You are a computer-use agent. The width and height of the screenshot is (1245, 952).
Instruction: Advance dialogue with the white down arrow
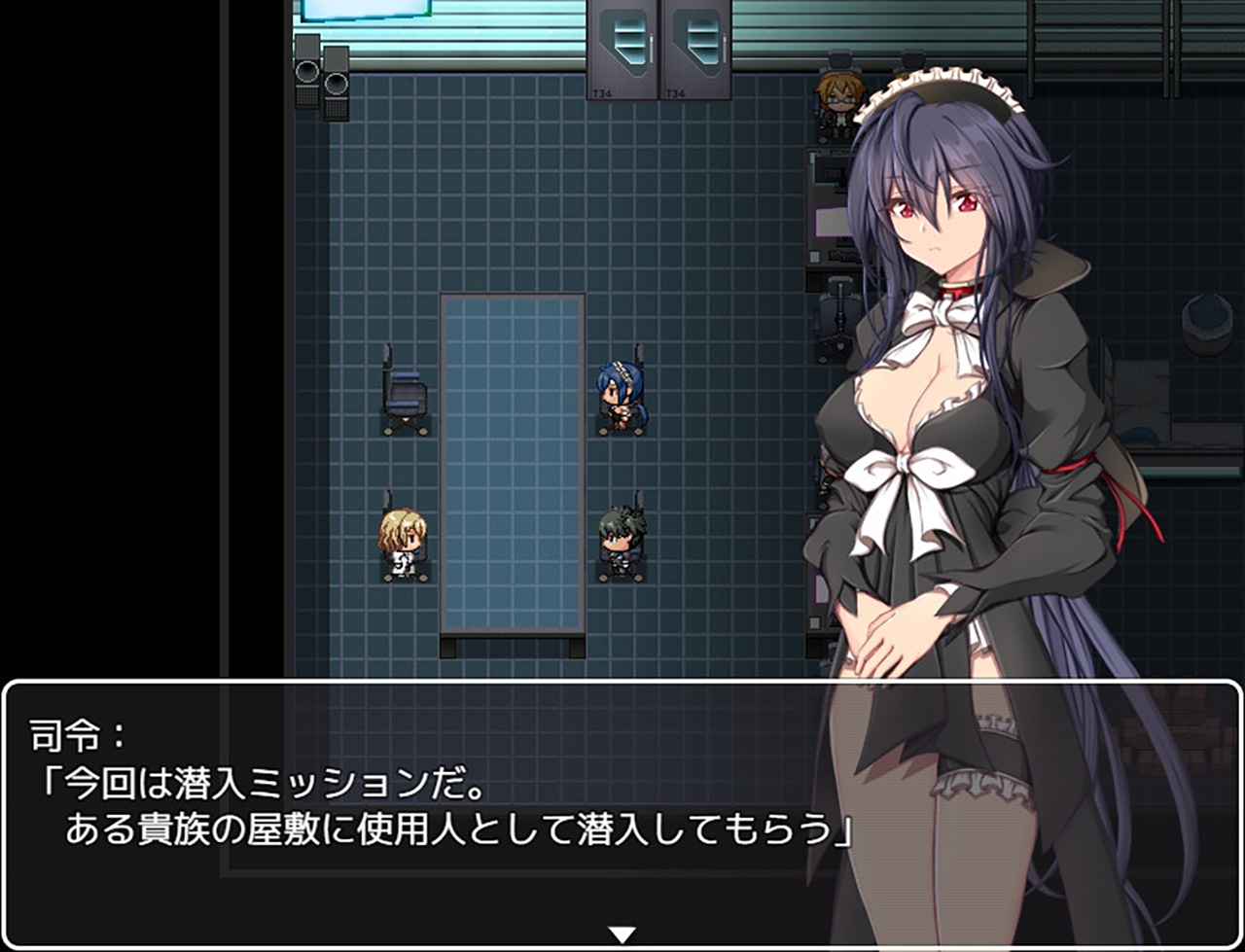622,934
